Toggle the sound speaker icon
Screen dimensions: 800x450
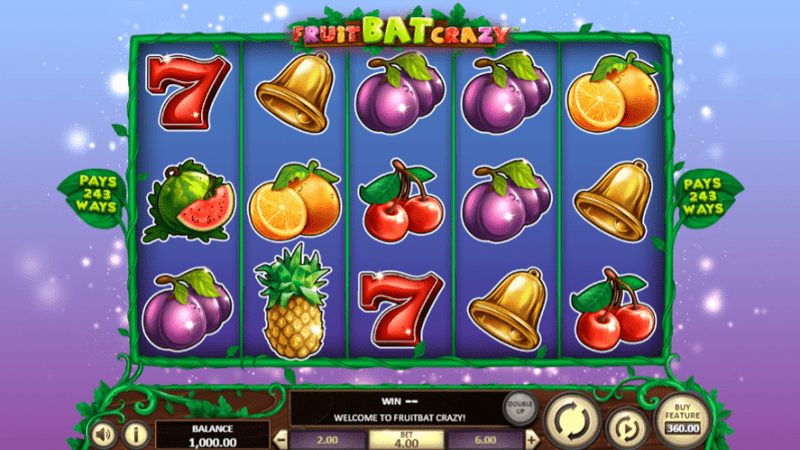(x=103, y=434)
